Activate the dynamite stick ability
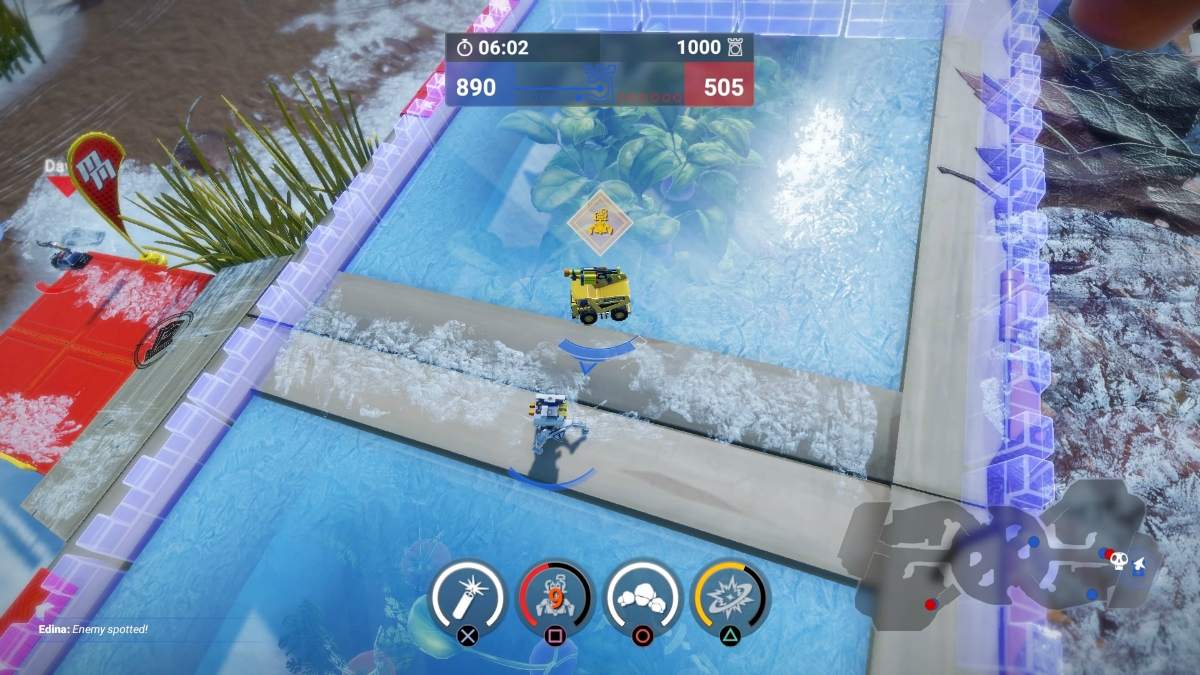 466,597
